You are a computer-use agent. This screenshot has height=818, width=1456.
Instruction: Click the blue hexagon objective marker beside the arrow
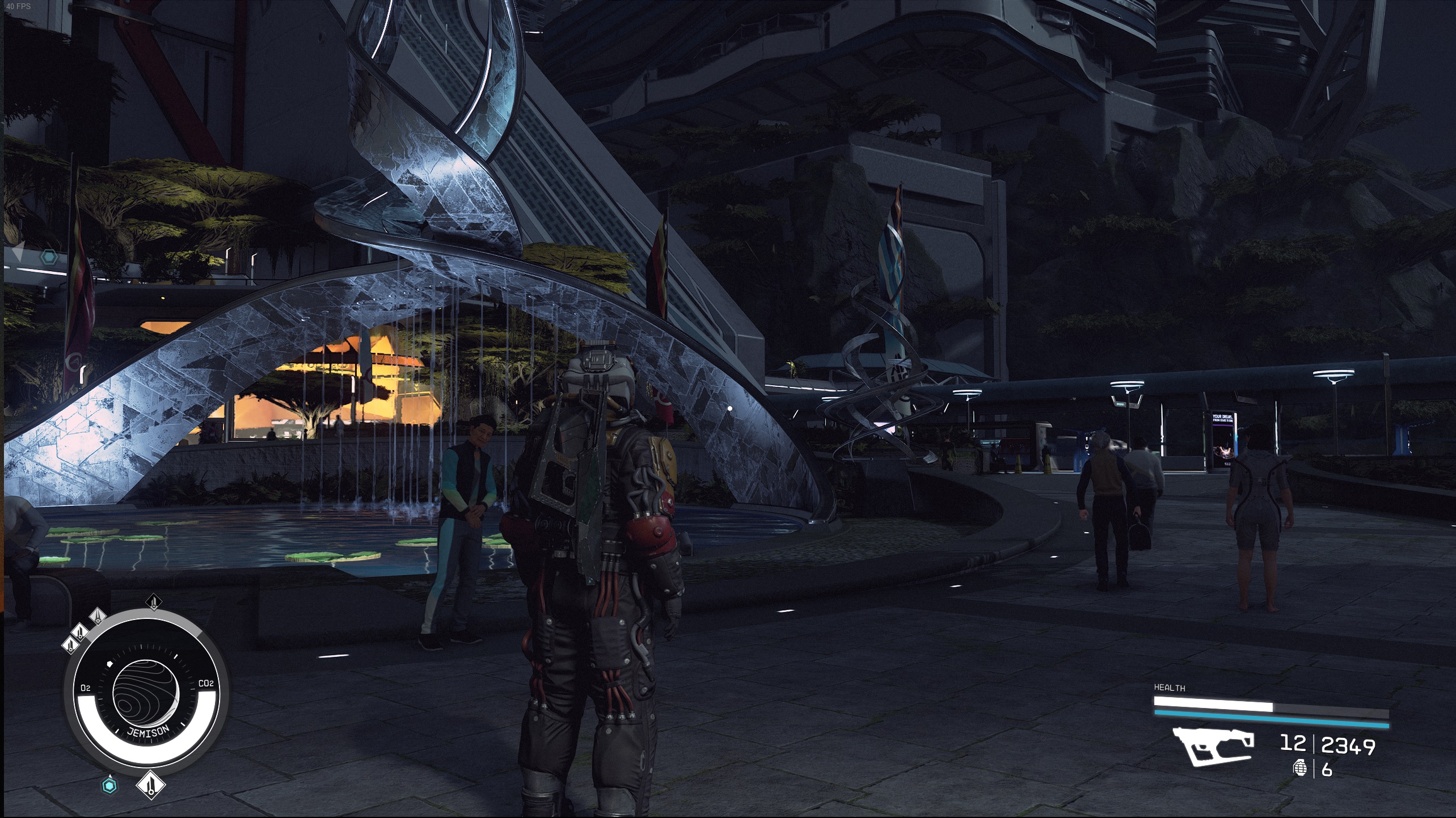49,258
